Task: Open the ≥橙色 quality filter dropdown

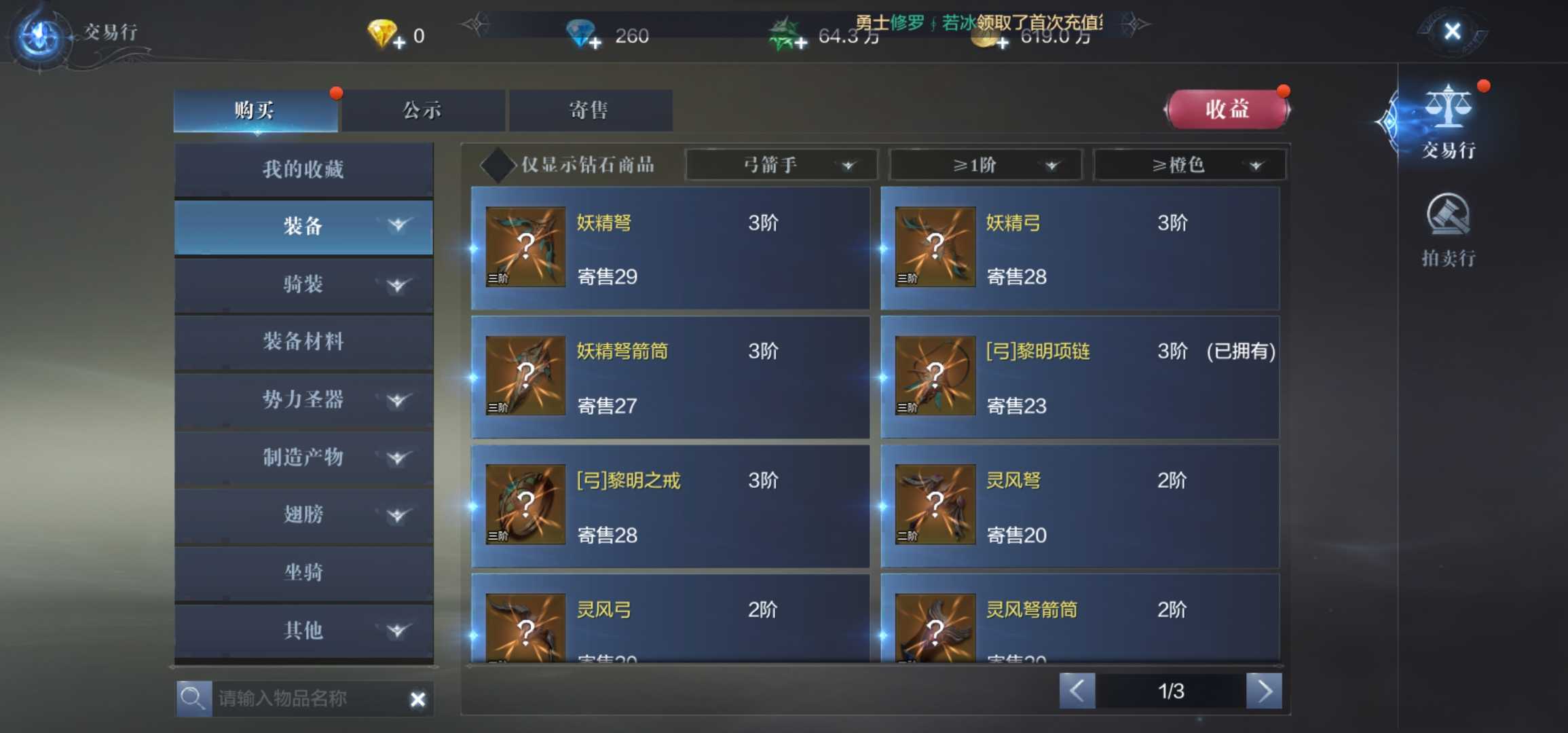Action: pyautogui.click(x=1189, y=165)
